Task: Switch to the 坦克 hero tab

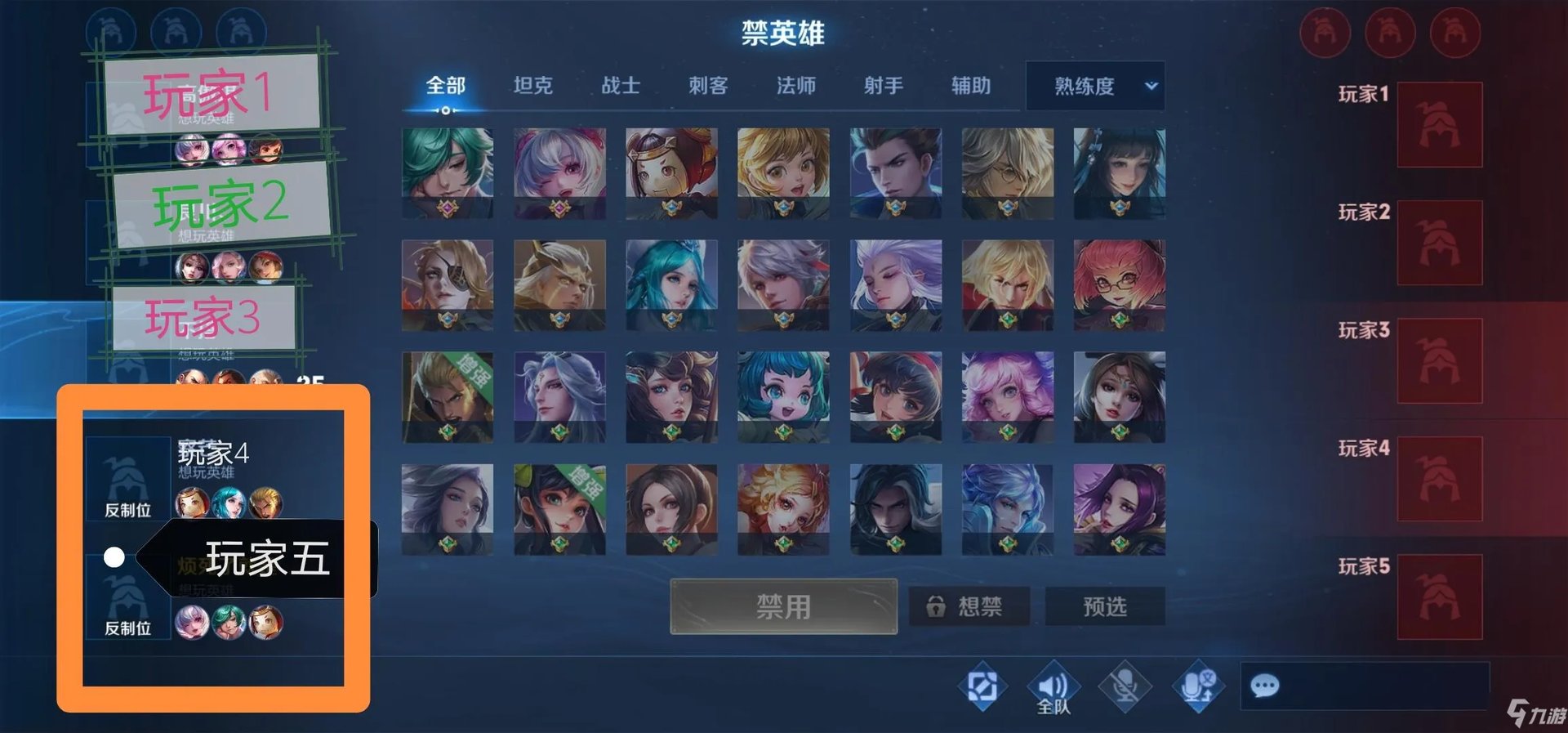Action: [535, 86]
